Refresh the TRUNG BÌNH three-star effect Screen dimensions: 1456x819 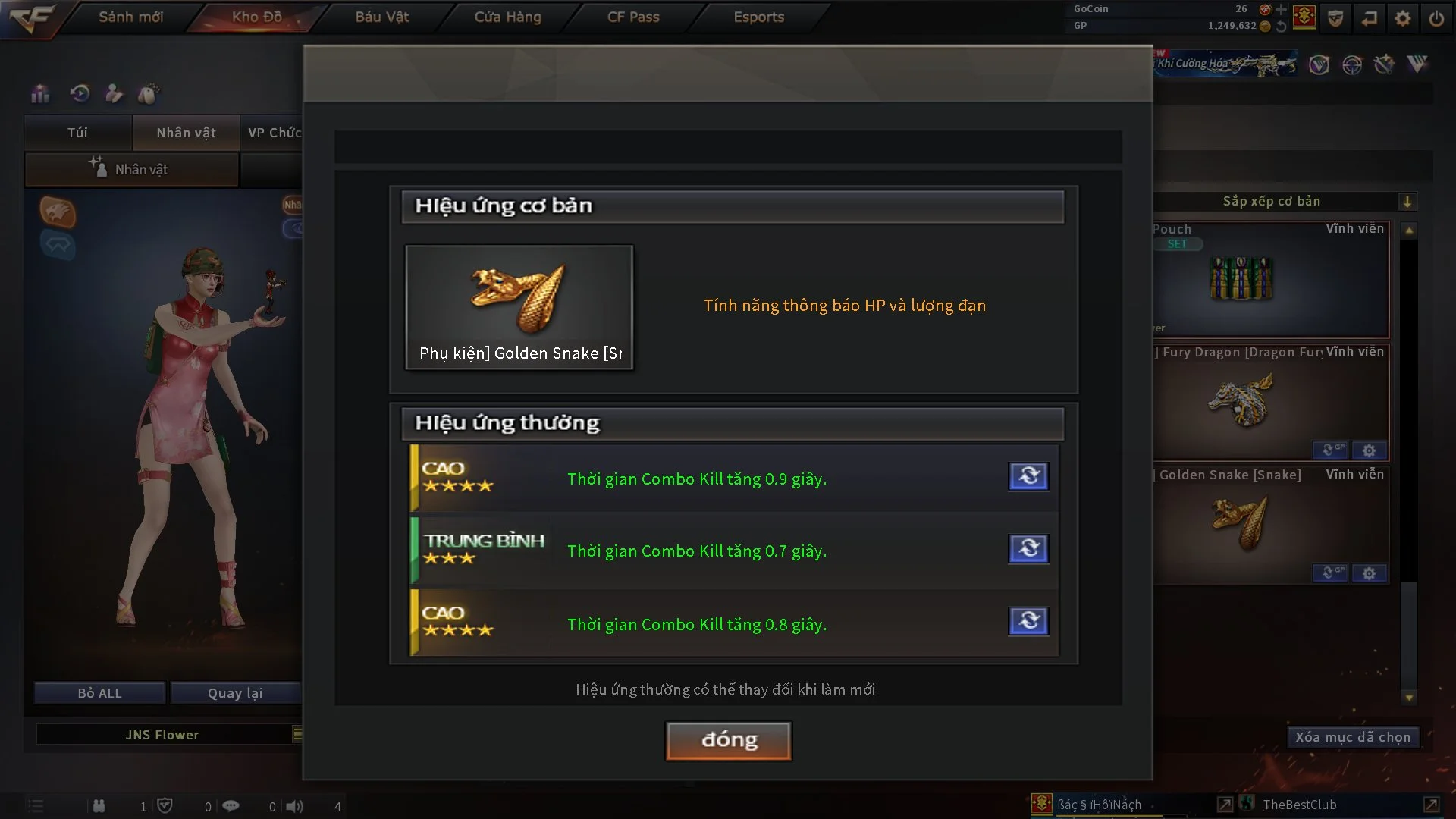[x=1028, y=548]
